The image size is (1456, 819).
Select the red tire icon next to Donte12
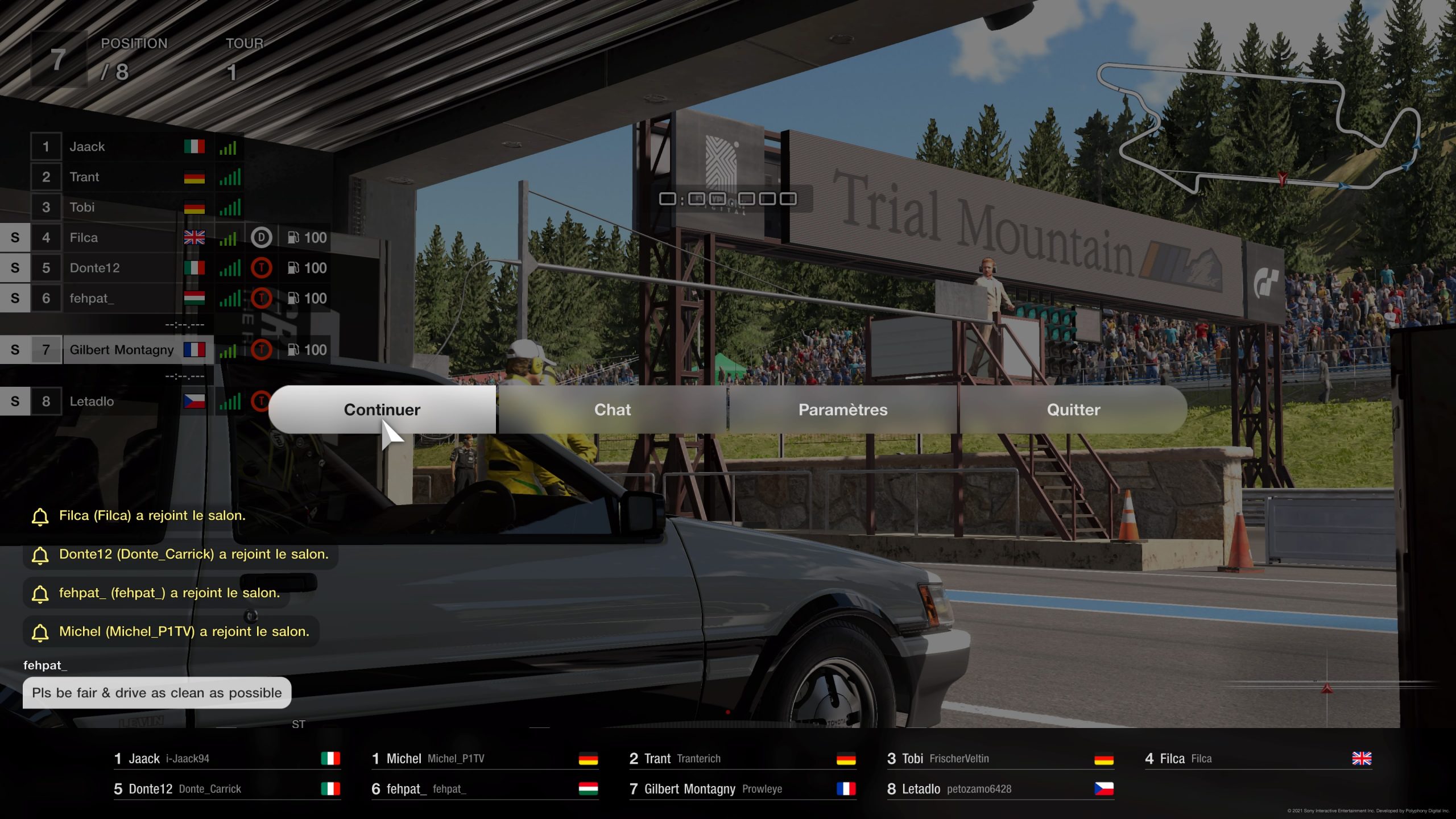click(262, 268)
